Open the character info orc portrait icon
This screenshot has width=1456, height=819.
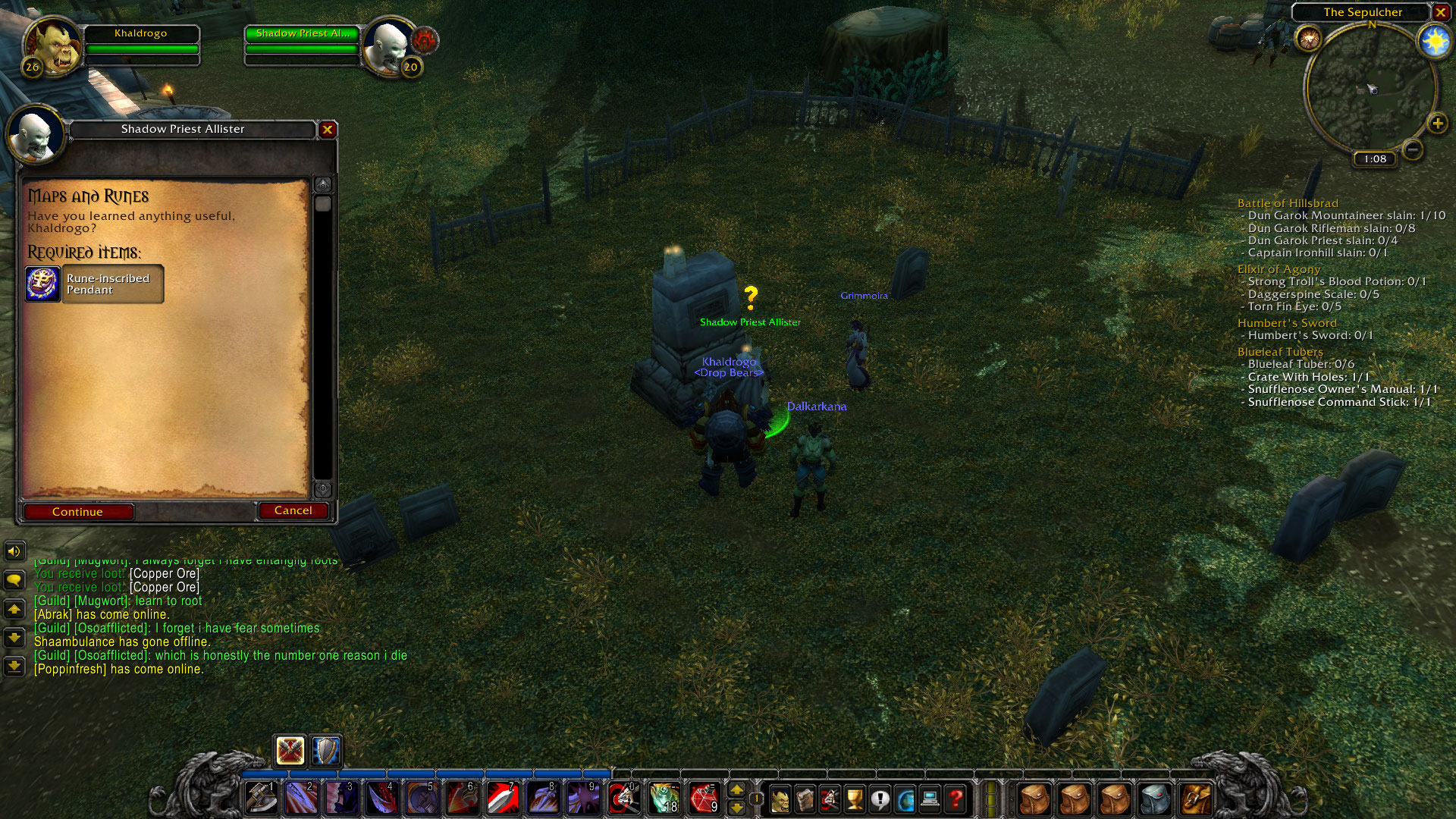pos(780,799)
